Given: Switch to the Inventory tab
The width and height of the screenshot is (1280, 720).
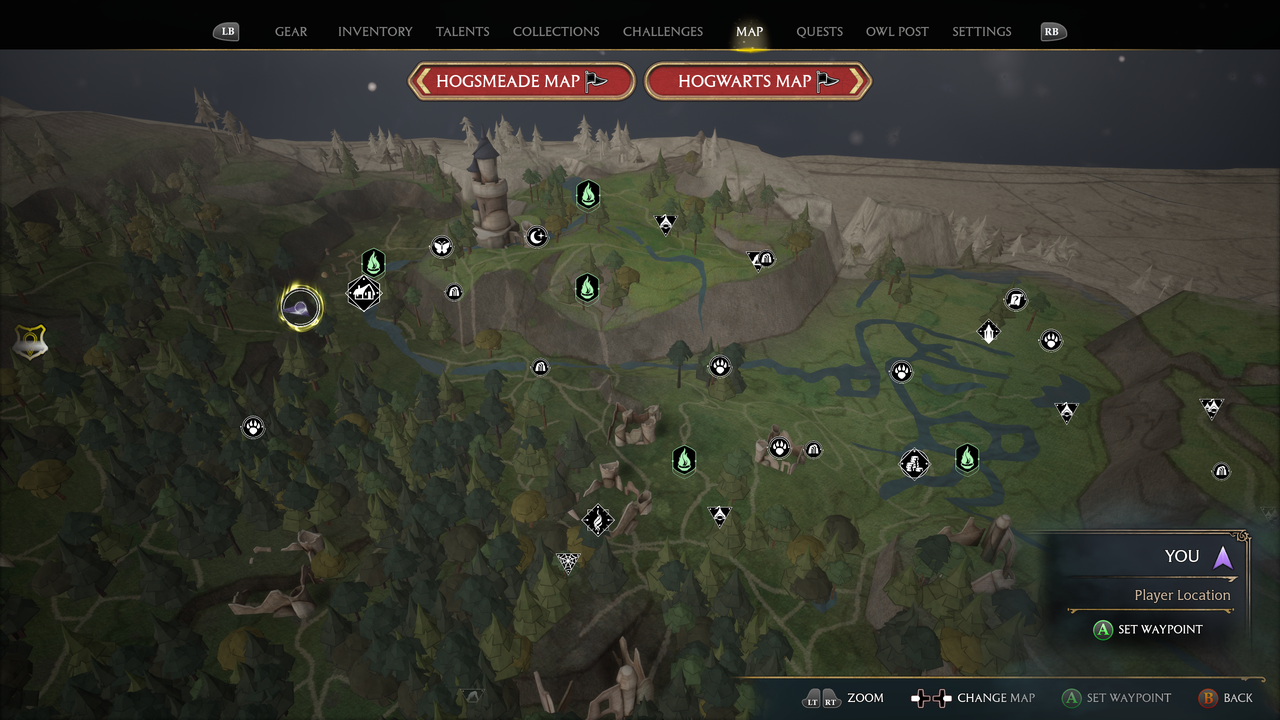Looking at the screenshot, I should coord(375,32).
